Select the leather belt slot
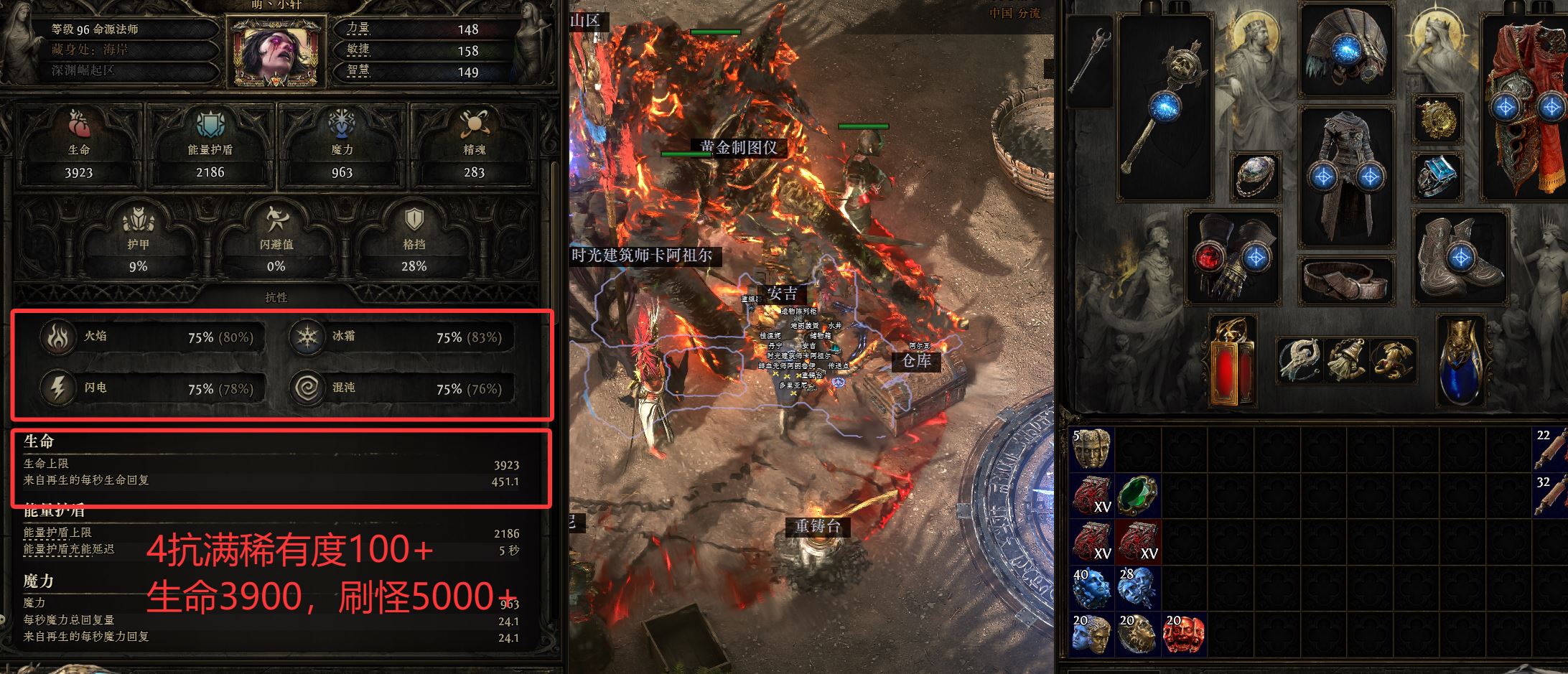The height and width of the screenshot is (674, 1568). 1346,281
